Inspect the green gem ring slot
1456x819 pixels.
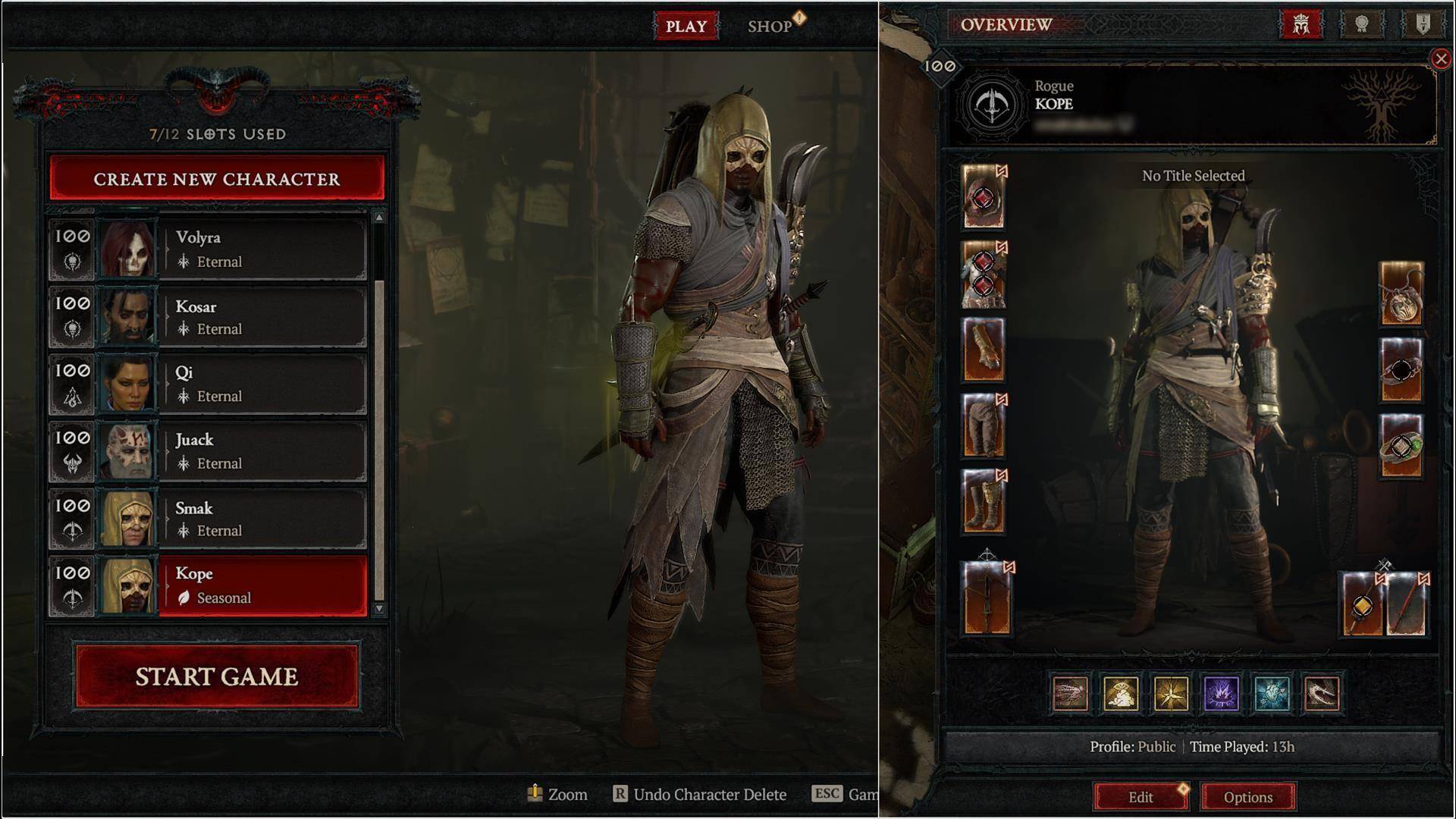(x=1401, y=446)
